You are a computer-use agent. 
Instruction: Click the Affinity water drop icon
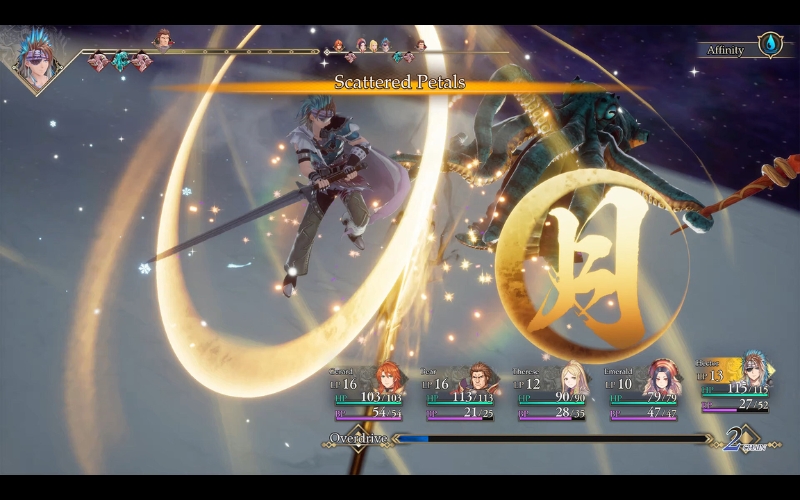coord(771,45)
